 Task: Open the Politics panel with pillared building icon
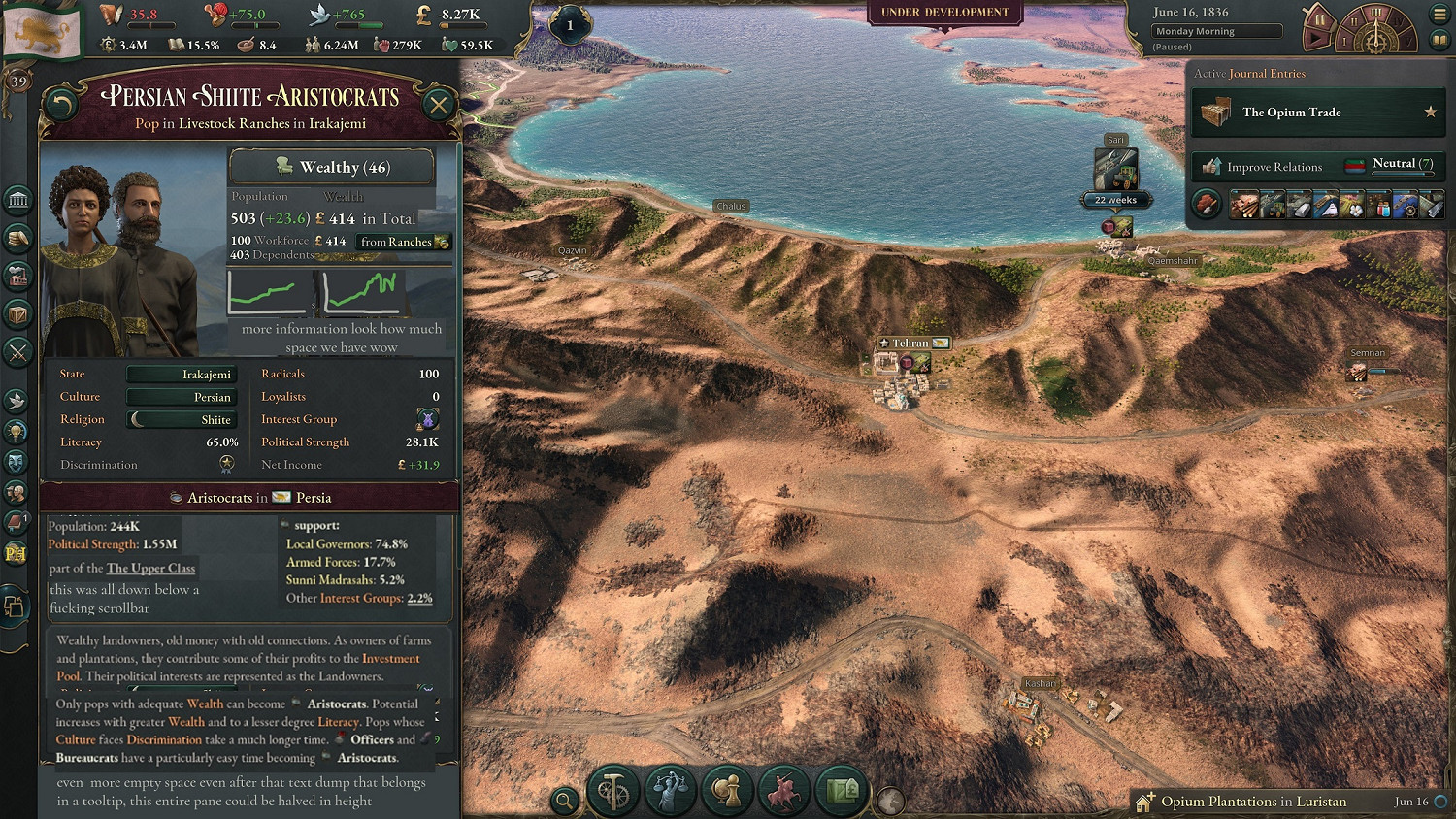pos(18,200)
